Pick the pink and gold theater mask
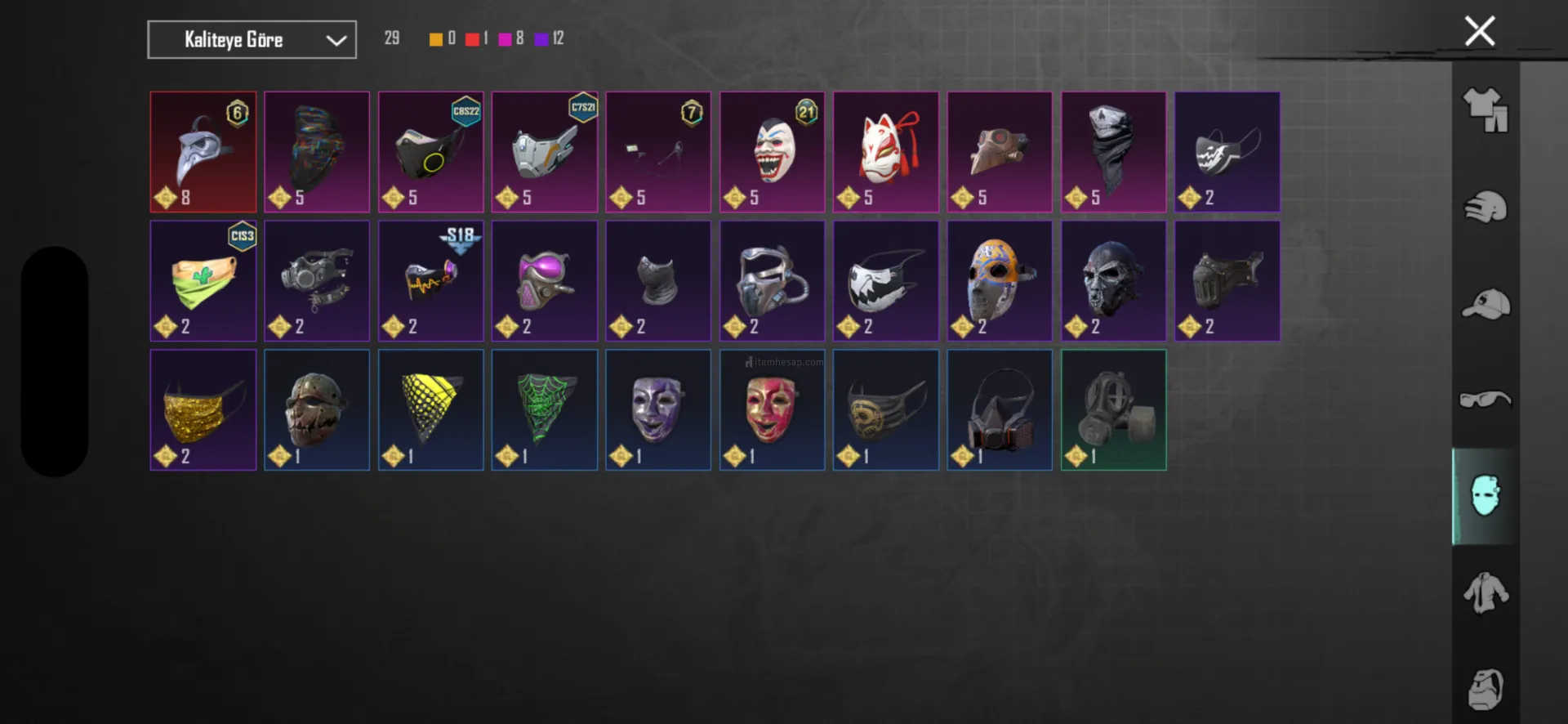The image size is (1568, 724). coord(772,410)
